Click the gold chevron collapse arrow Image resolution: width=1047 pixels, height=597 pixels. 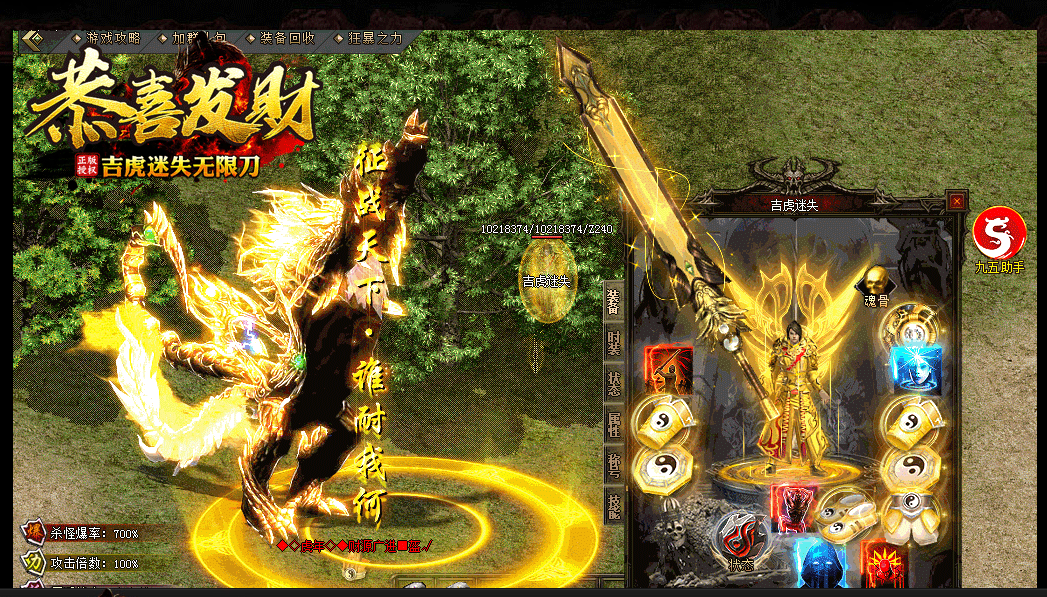(x=34, y=39)
